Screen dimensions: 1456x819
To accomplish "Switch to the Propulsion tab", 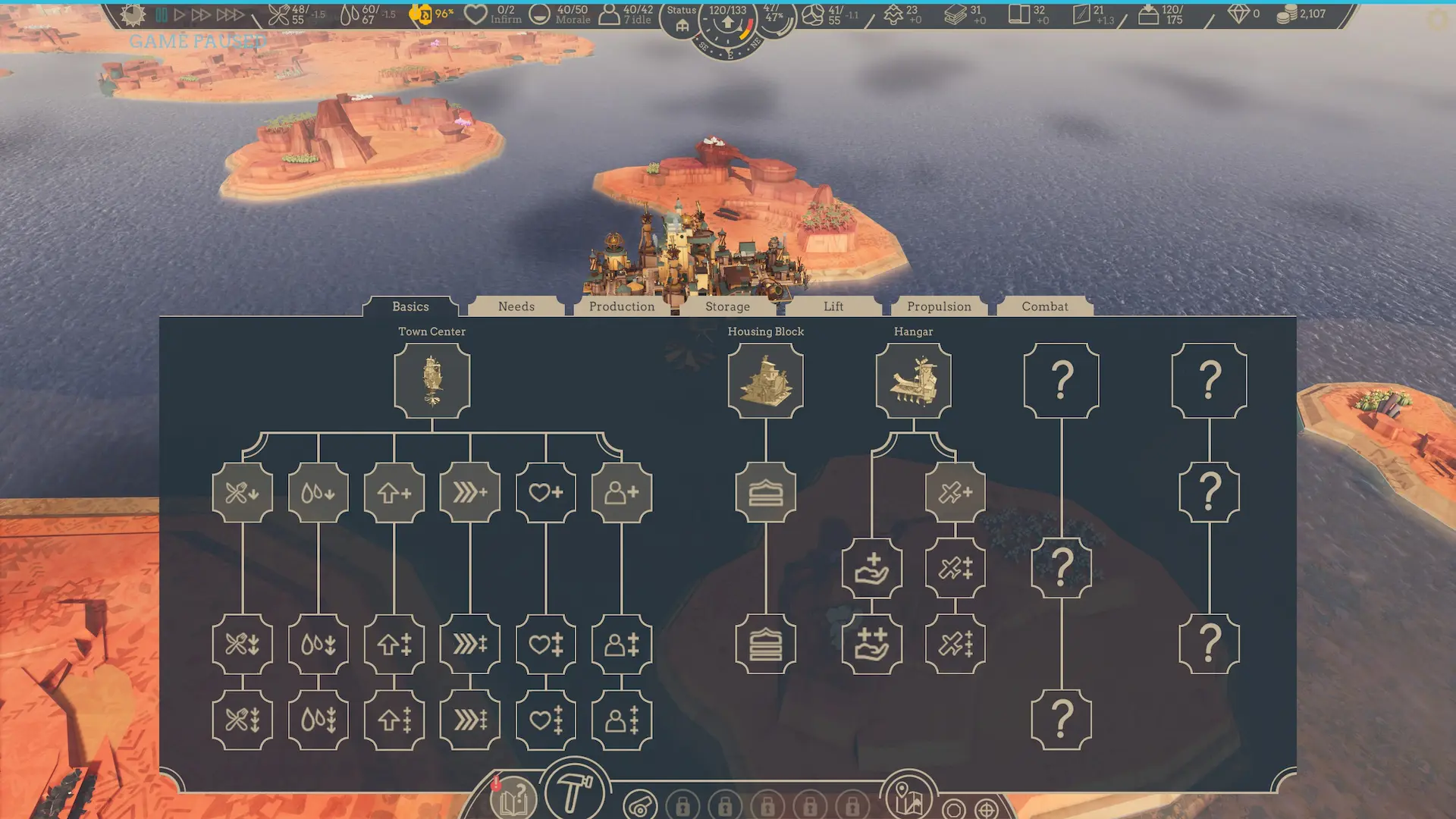I will point(939,306).
